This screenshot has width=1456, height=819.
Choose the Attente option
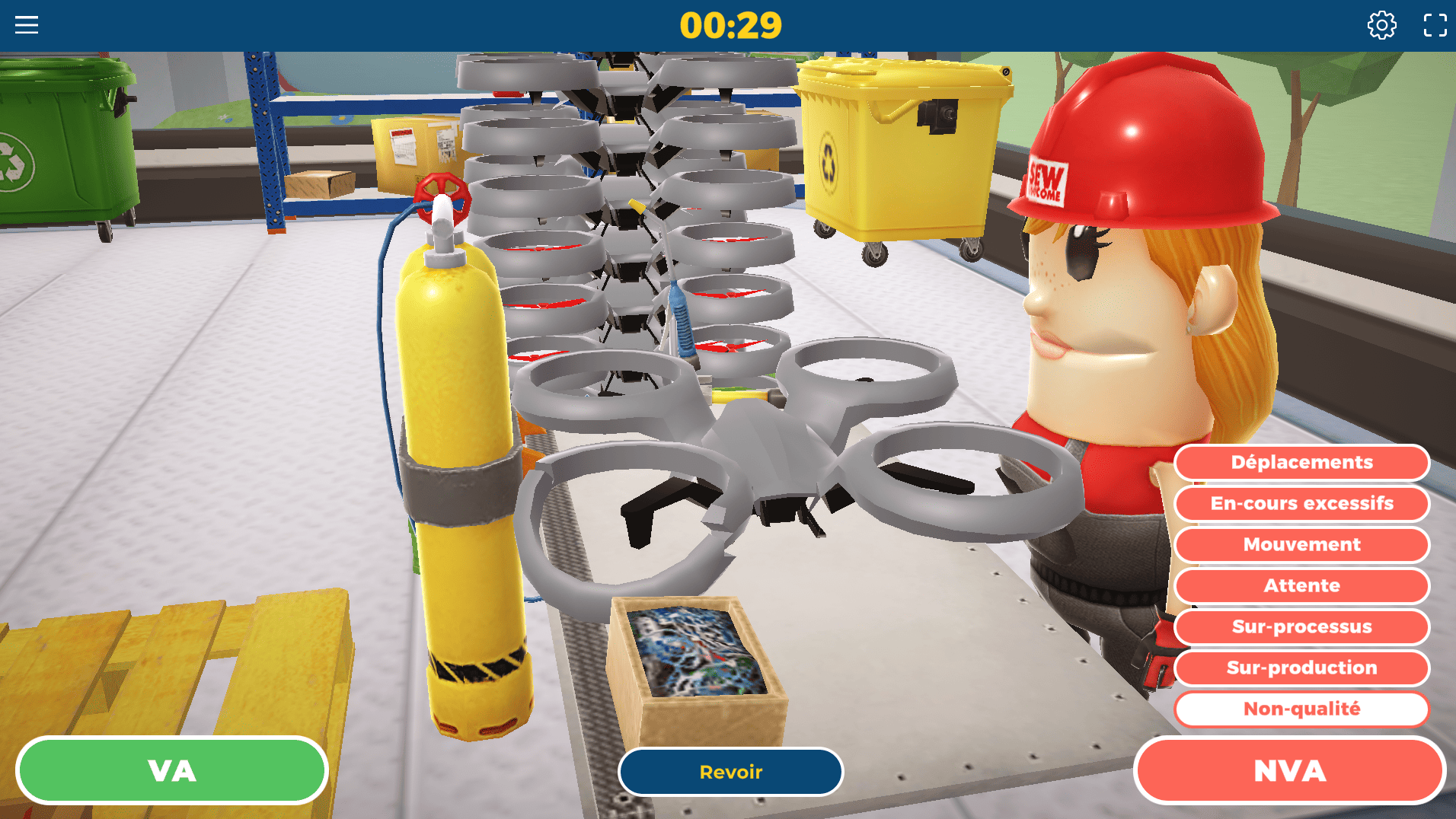(1301, 586)
